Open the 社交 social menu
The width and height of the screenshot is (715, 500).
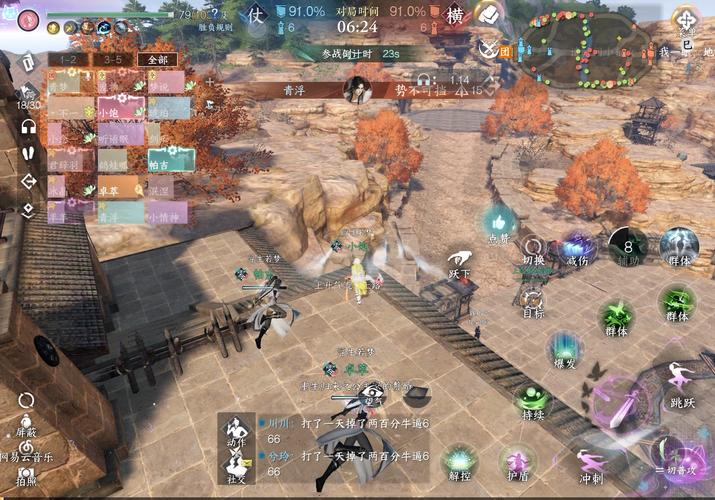(236, 469)
